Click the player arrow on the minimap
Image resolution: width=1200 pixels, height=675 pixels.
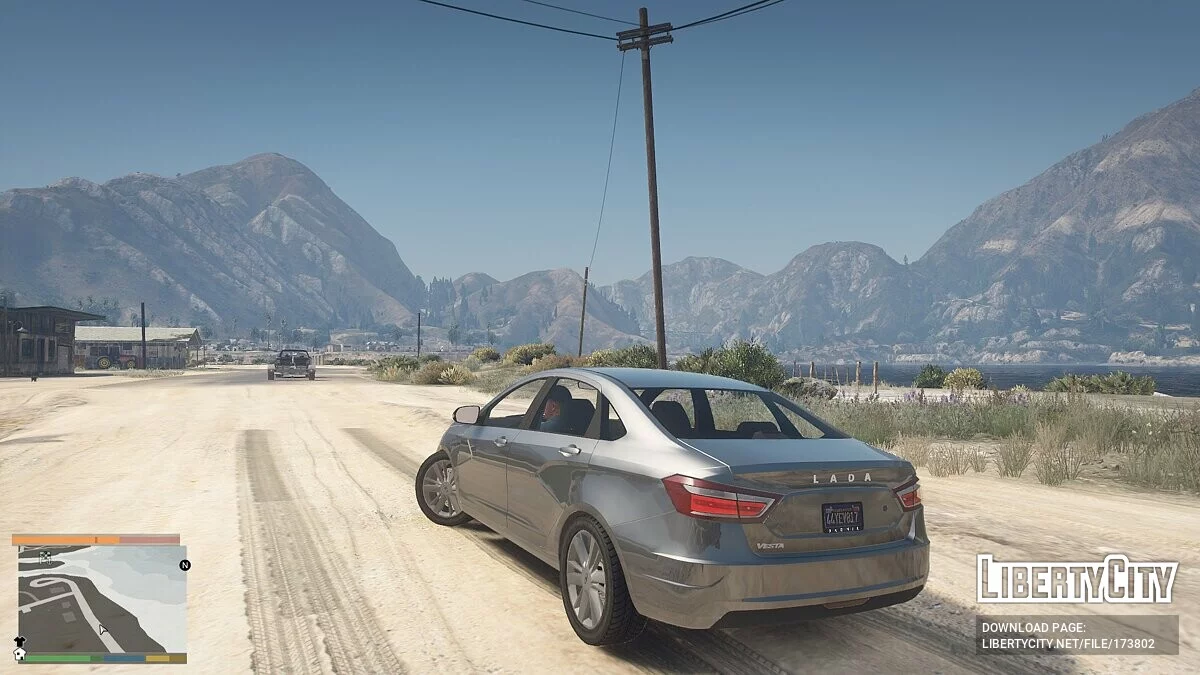point(102,630)
